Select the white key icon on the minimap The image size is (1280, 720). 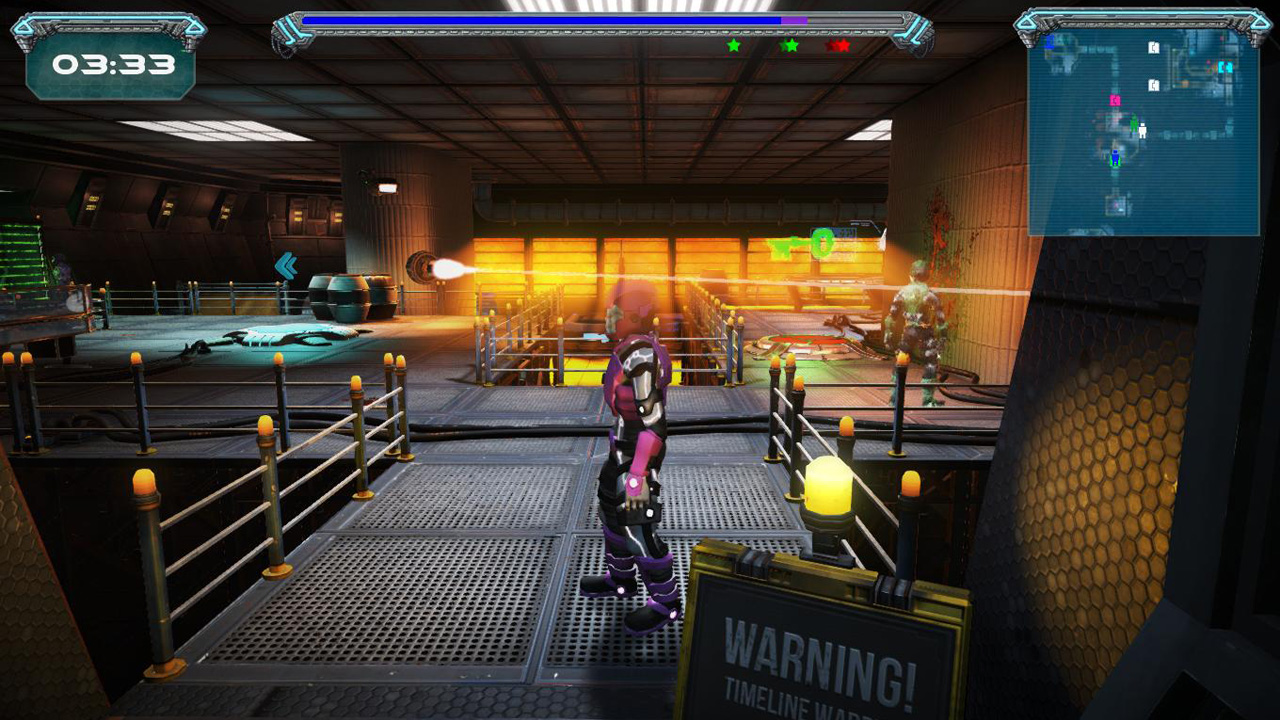point(1154,47)
